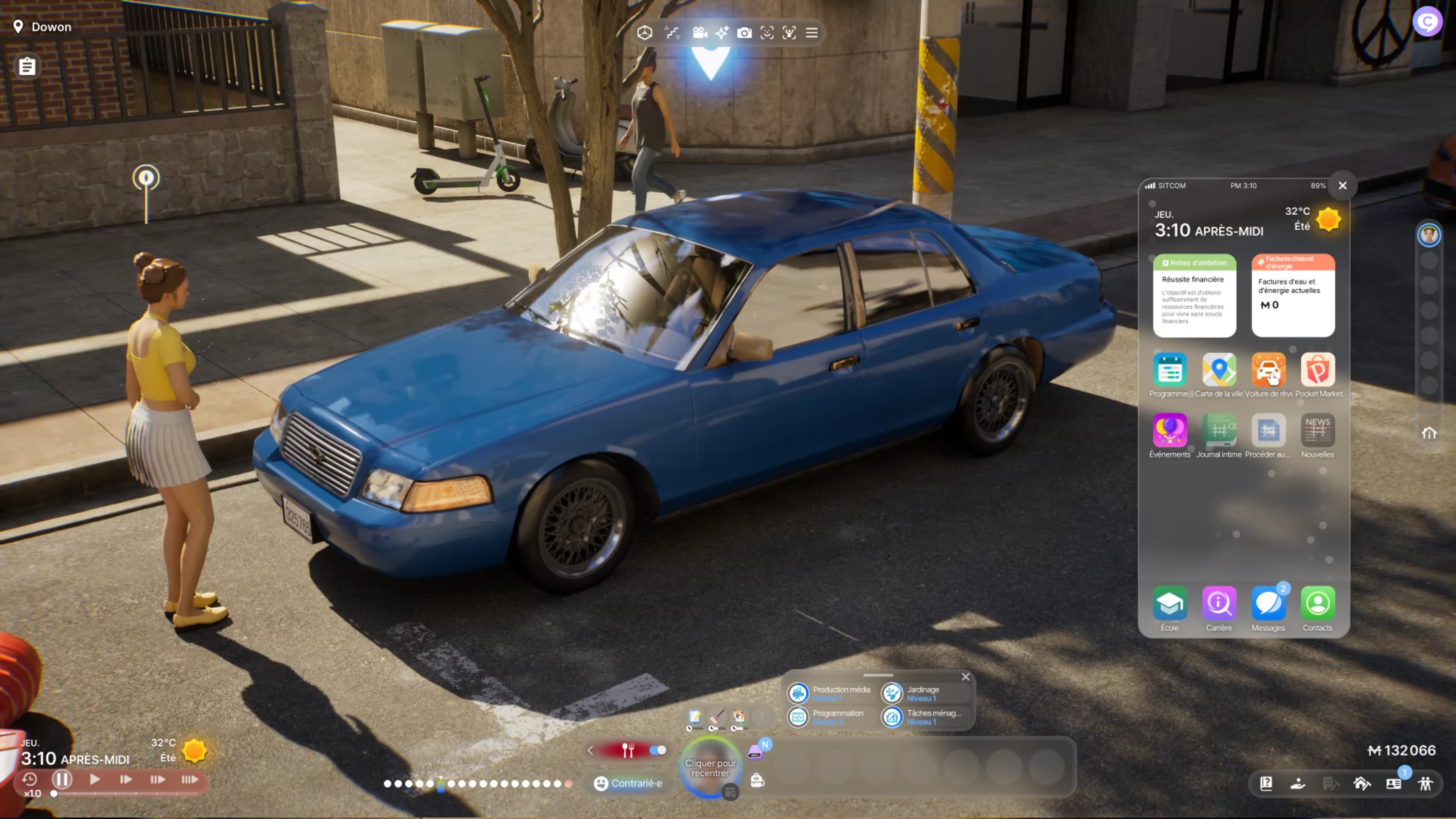The height and width of the screenshot is (819, 1456).
Task: Open the Carrière app
Action: (1219, 604)
